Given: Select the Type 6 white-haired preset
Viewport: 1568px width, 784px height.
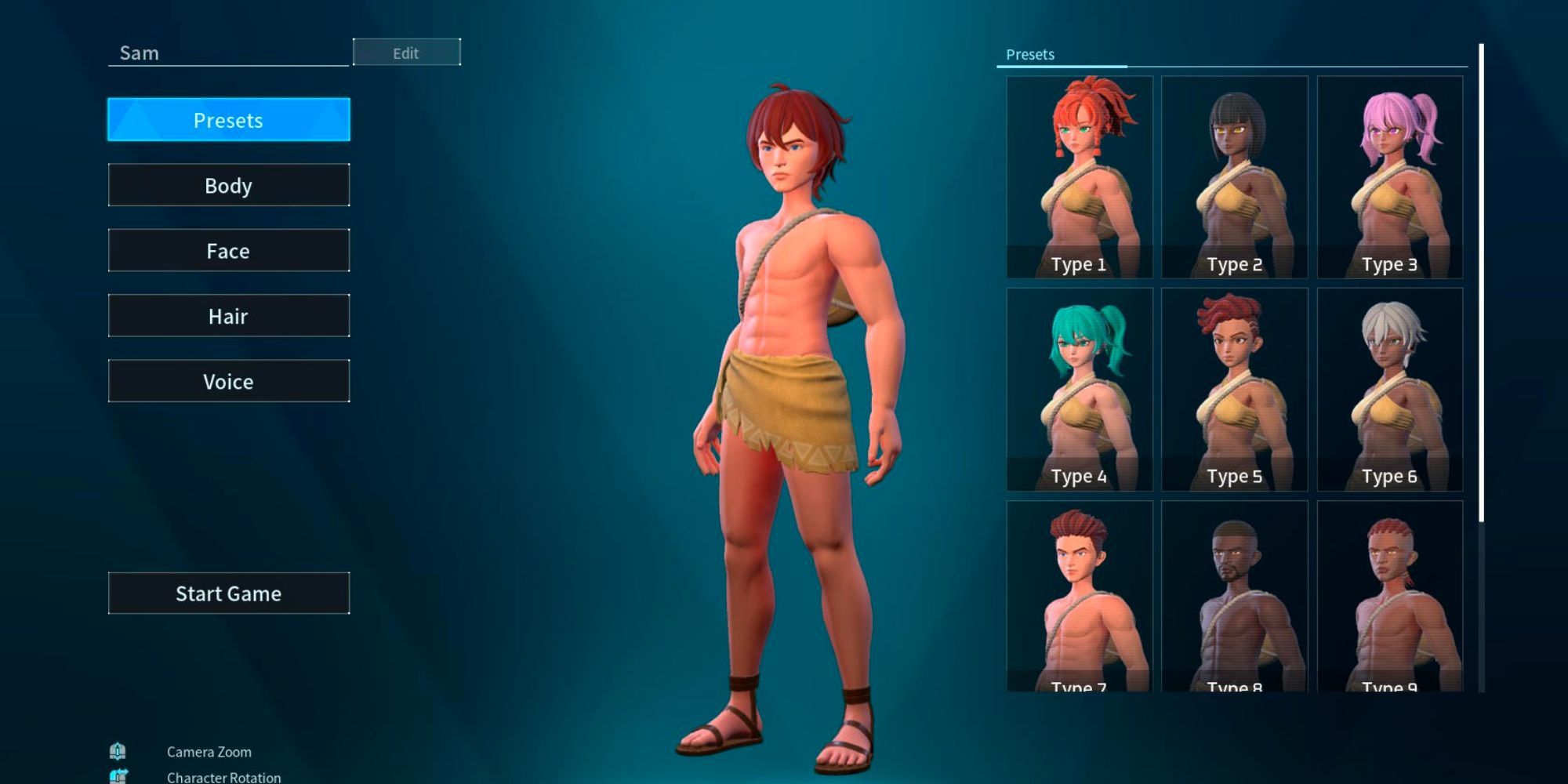Looking at the screenshot, I should (x=1389, y=384).
